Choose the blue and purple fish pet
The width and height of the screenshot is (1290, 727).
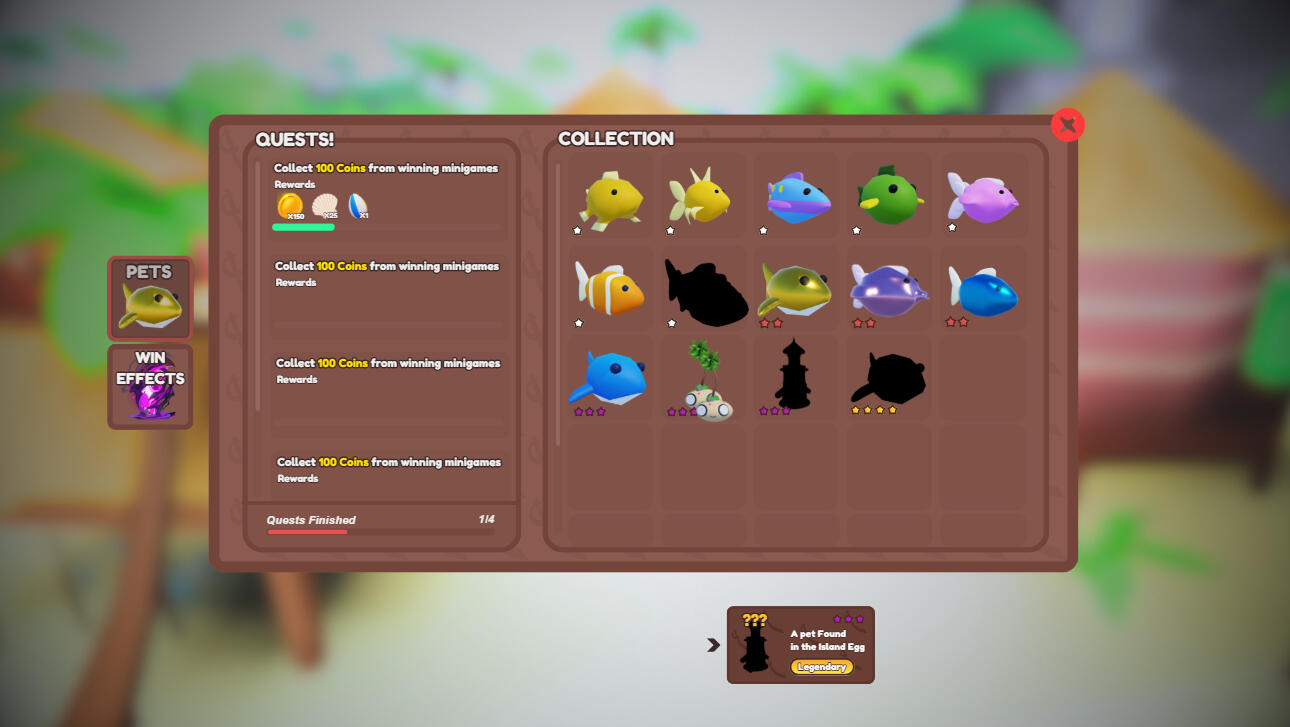[x=797, y=196]
